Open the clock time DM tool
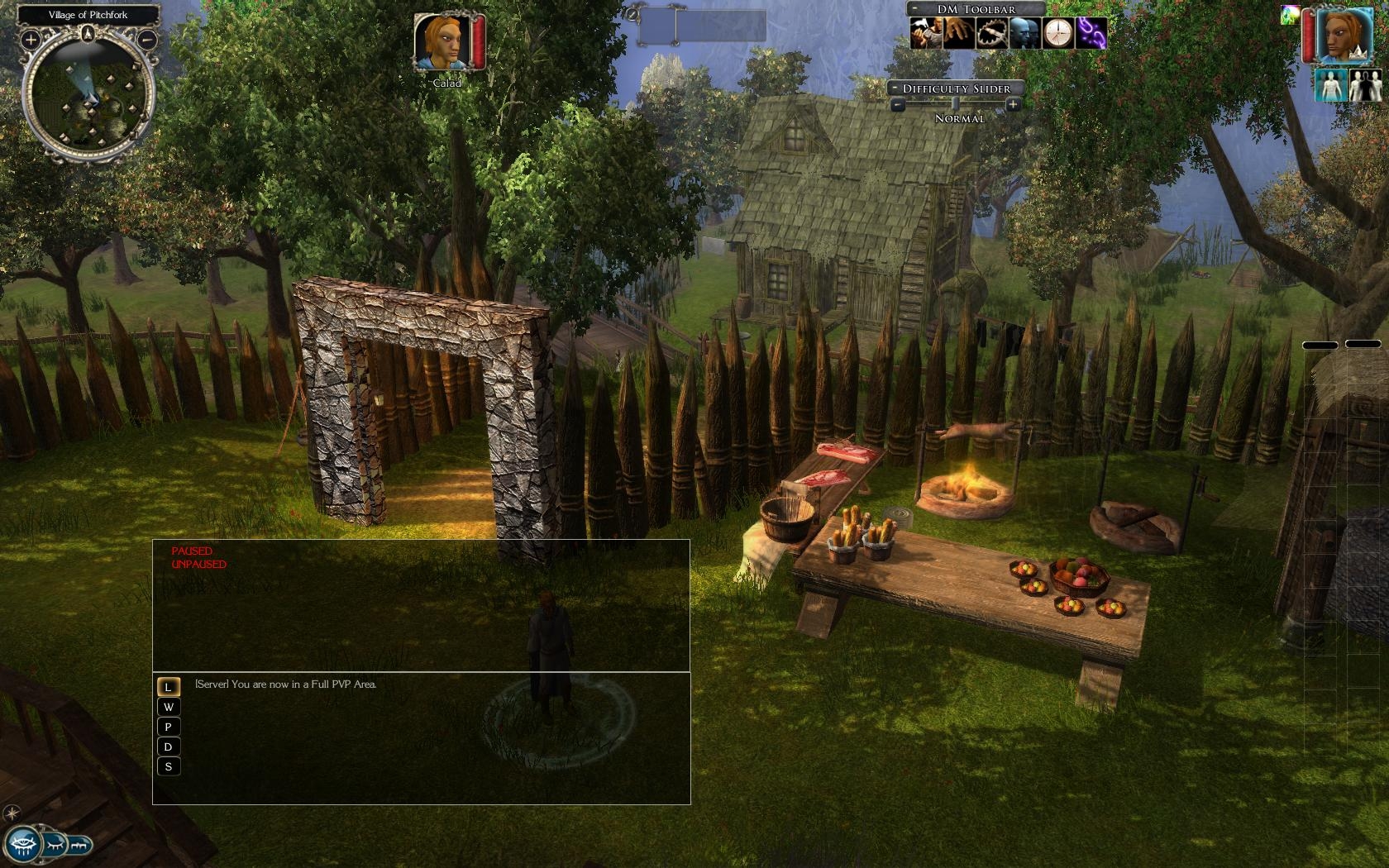This screenshot has height=868, width=1389. pyautogui.click(x=1057, y=33)
